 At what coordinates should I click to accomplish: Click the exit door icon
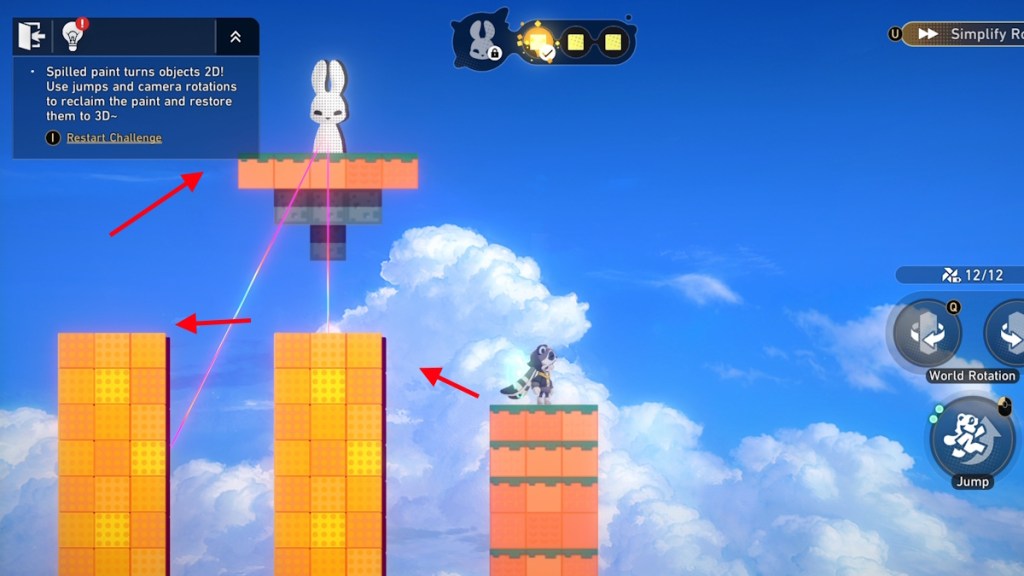pyautogui.click(x=32, y=36)
